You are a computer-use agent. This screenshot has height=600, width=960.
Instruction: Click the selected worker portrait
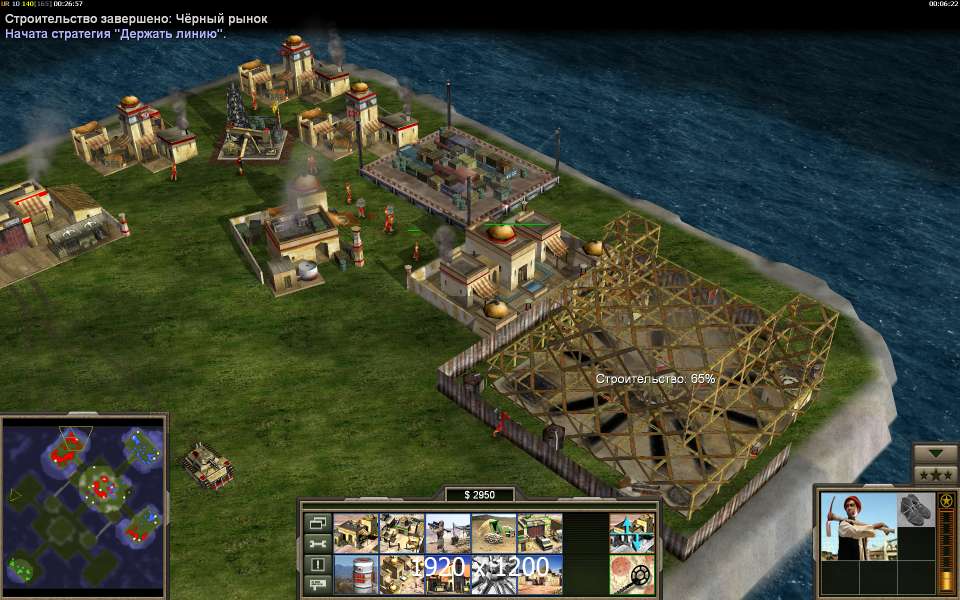coord(857,526)
